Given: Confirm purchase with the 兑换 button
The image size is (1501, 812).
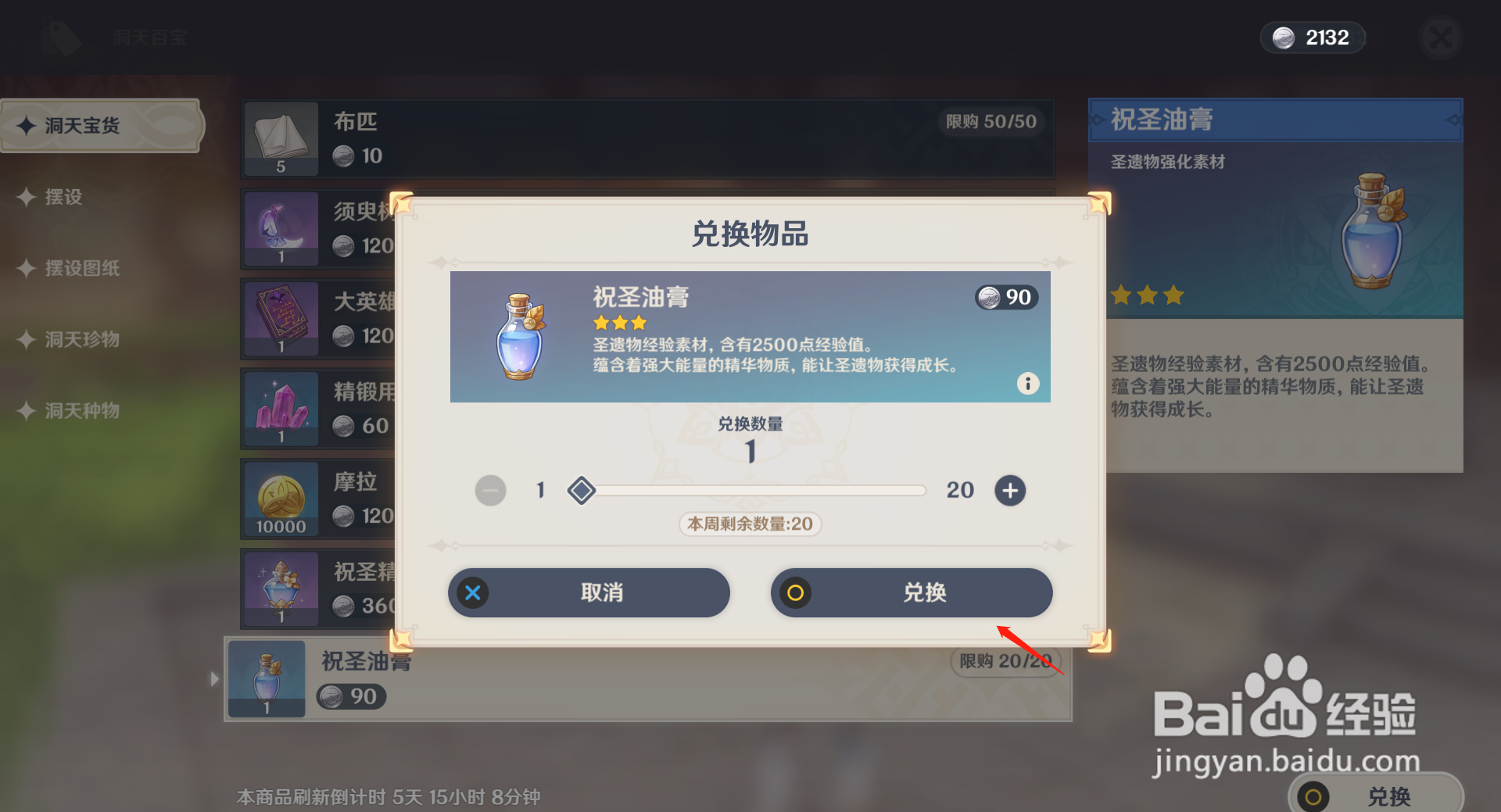Looking at the screenshot, I should 911,592.
